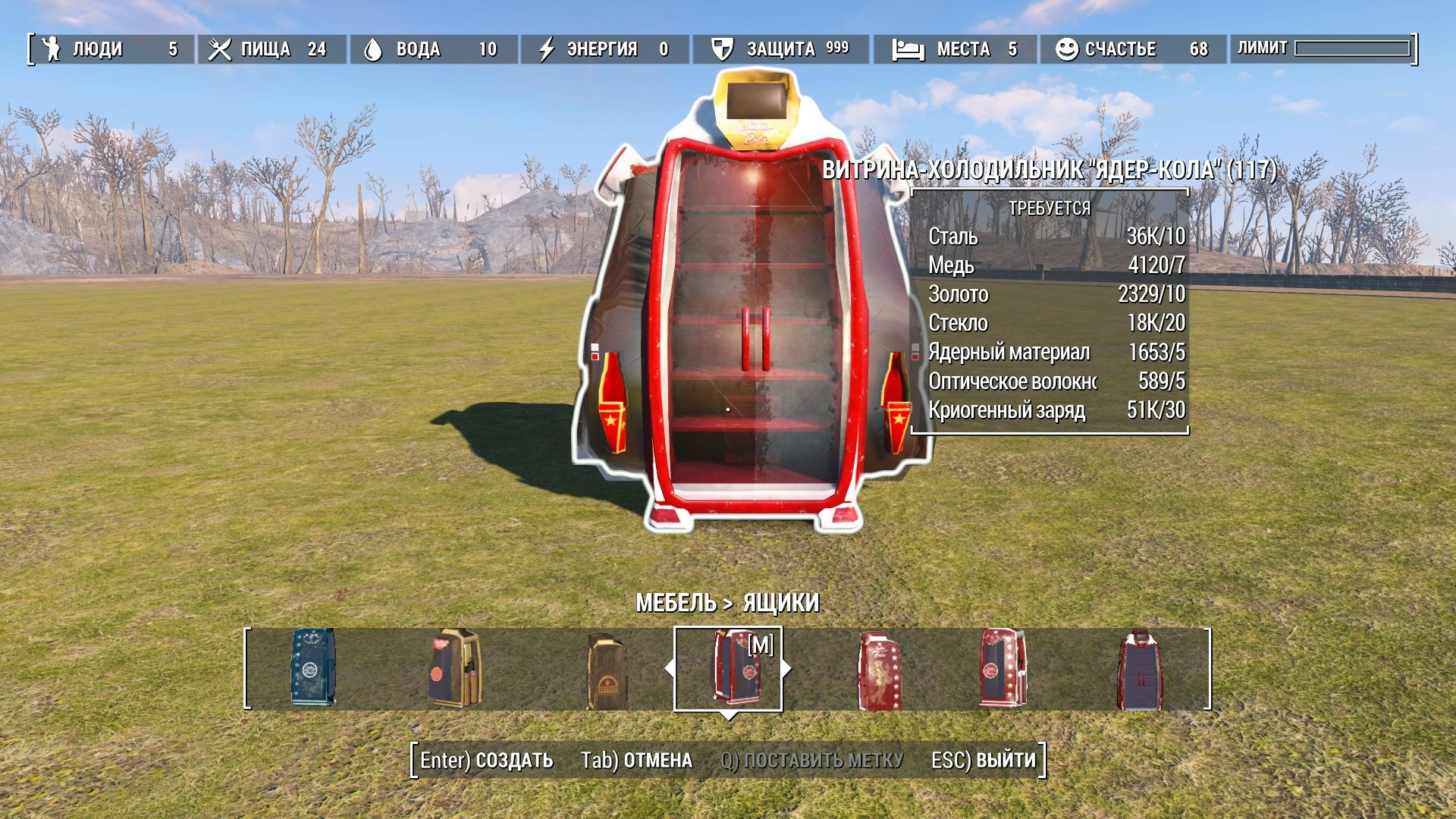Image resolution: width=1456 pixels, height=819 pixels.
Task: Choose the wood-trimmed cooler with bottles
Action: pyautogui.click(x=455, y=668)
